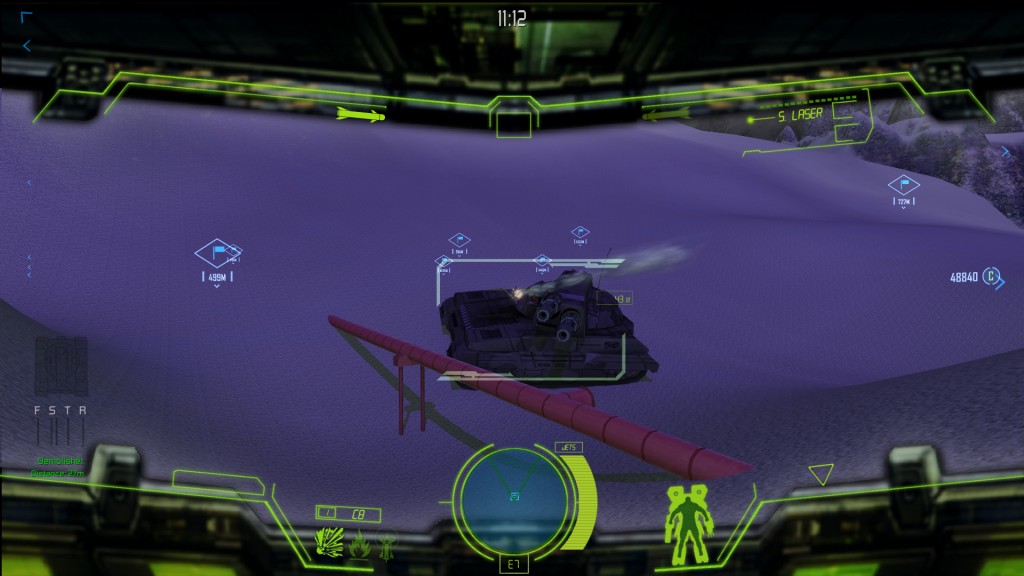Click the 499M flag objective marker
The width and height of the screenshot is (1024, 576).
217,254
